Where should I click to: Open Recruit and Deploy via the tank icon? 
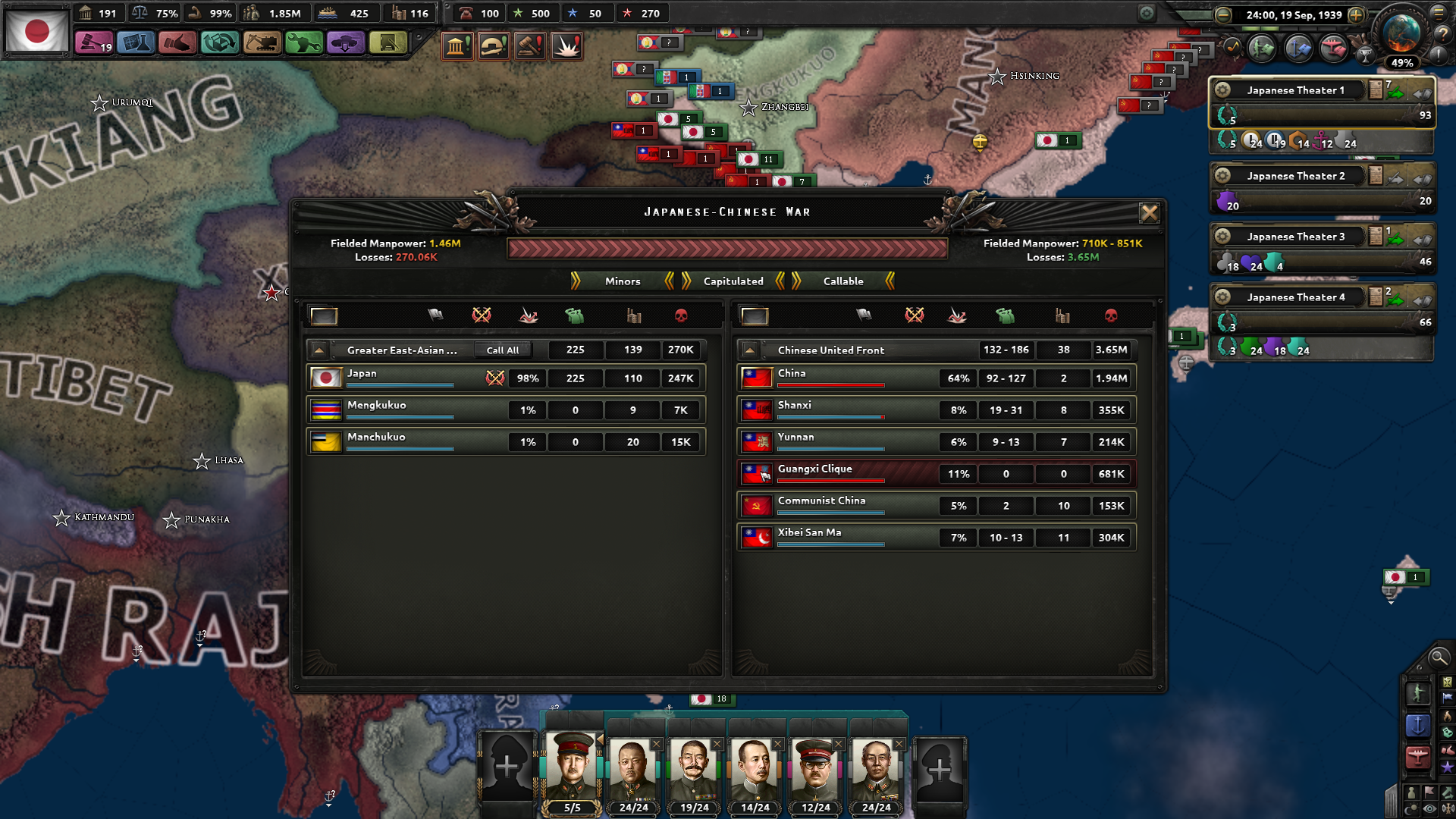tap(345, 43)
